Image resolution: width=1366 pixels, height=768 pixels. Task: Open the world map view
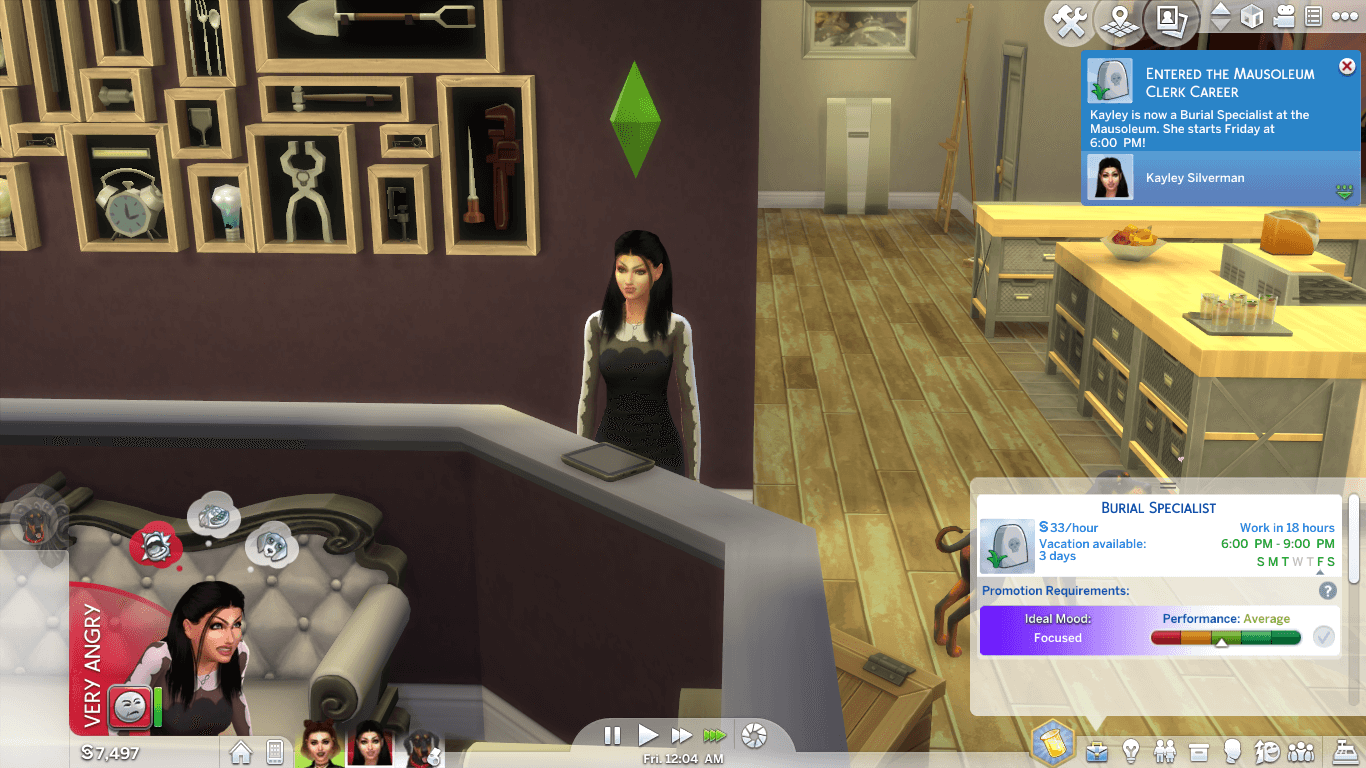pos(1118,21)
